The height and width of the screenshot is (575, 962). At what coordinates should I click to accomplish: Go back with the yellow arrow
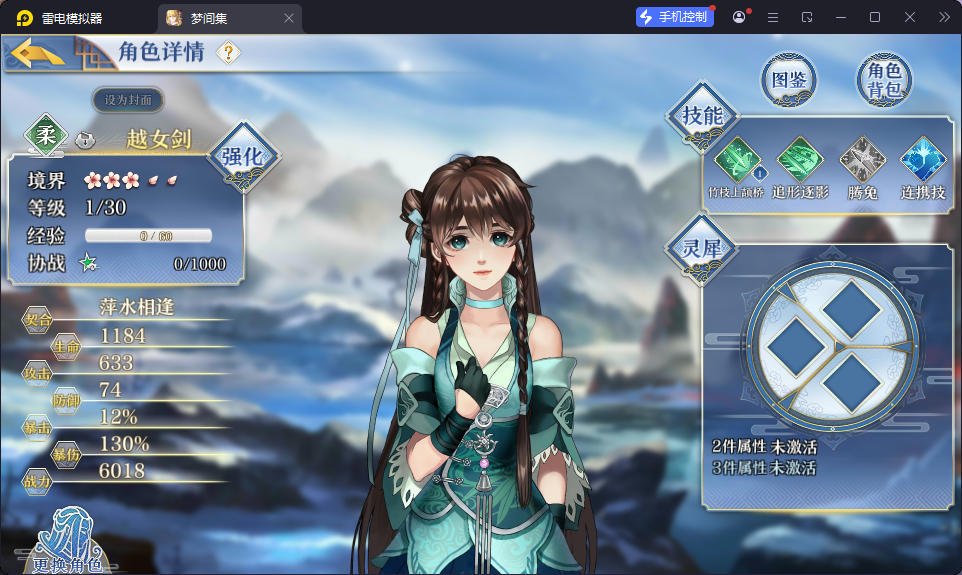coord(38,54)
